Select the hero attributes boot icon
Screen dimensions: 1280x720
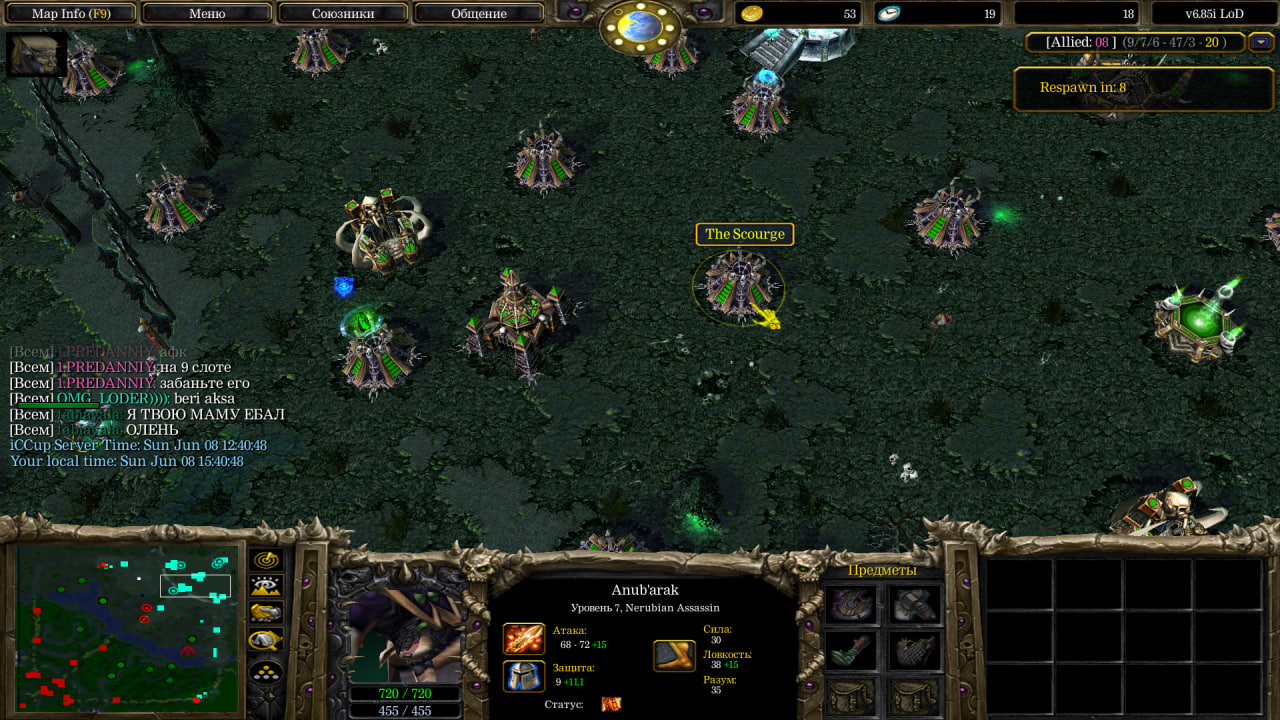click(x=674, y=656)
